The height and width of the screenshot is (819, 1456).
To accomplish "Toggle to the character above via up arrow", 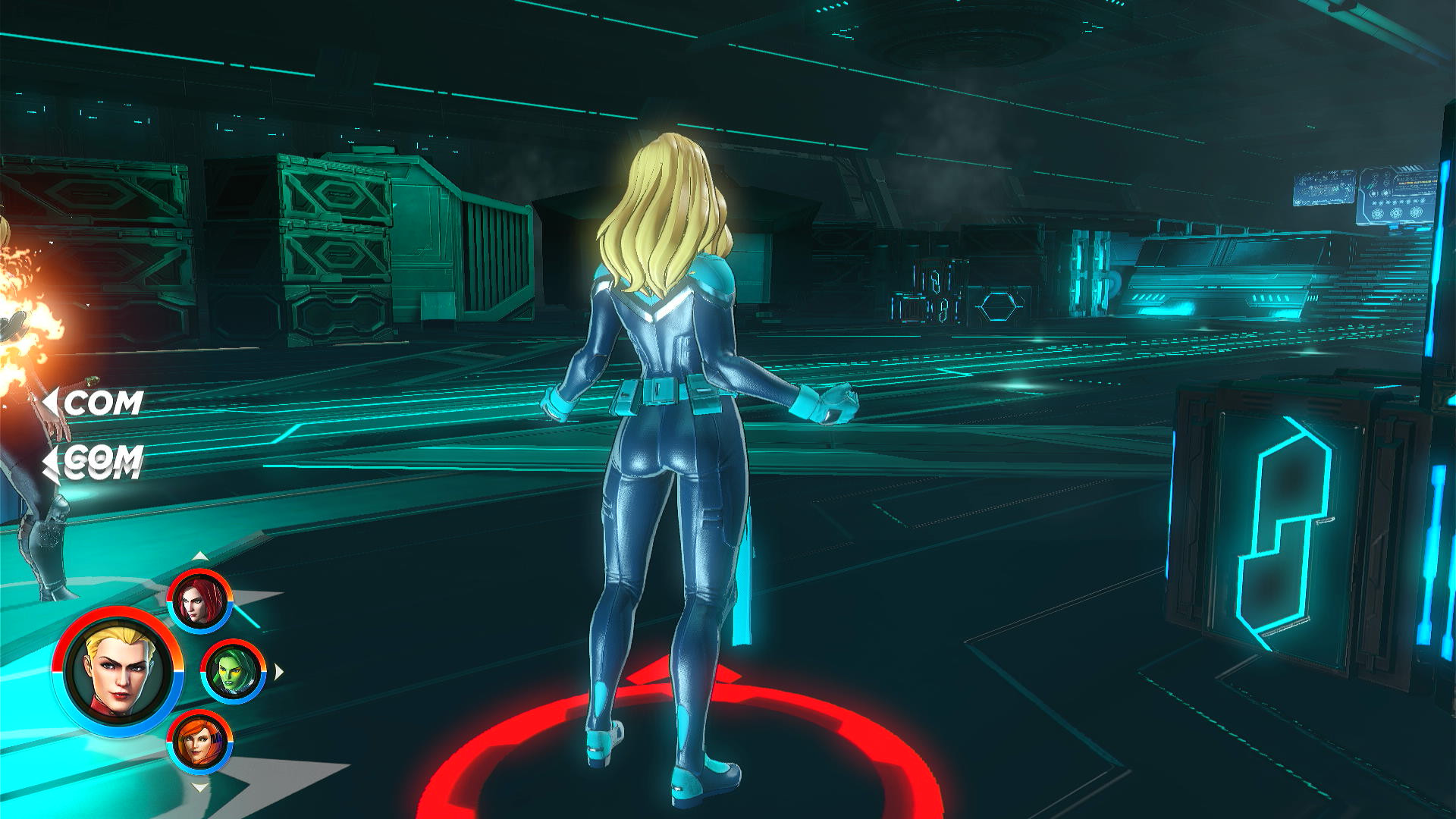I will 199,554.
